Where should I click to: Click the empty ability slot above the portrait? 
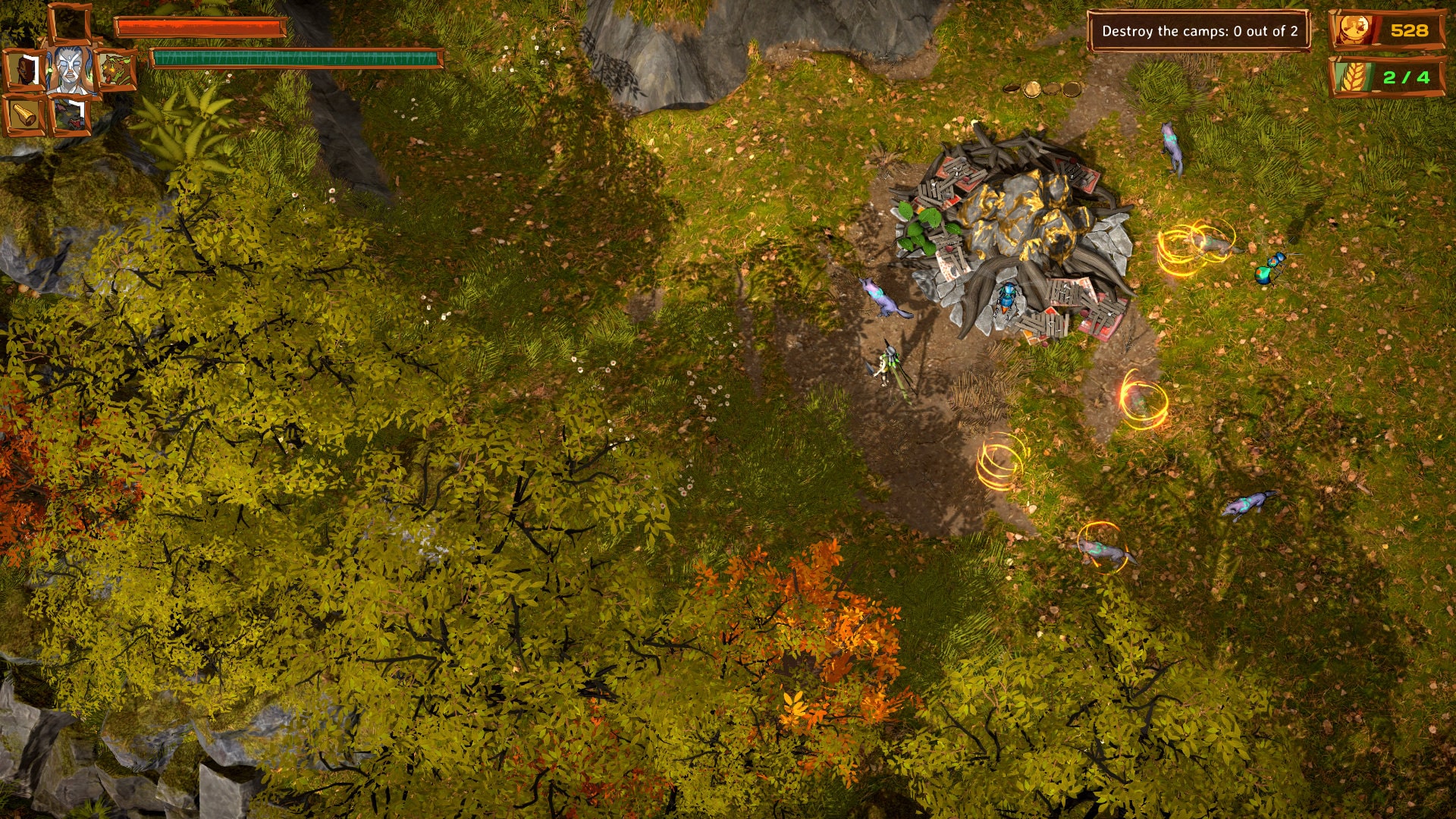(70, 23)
